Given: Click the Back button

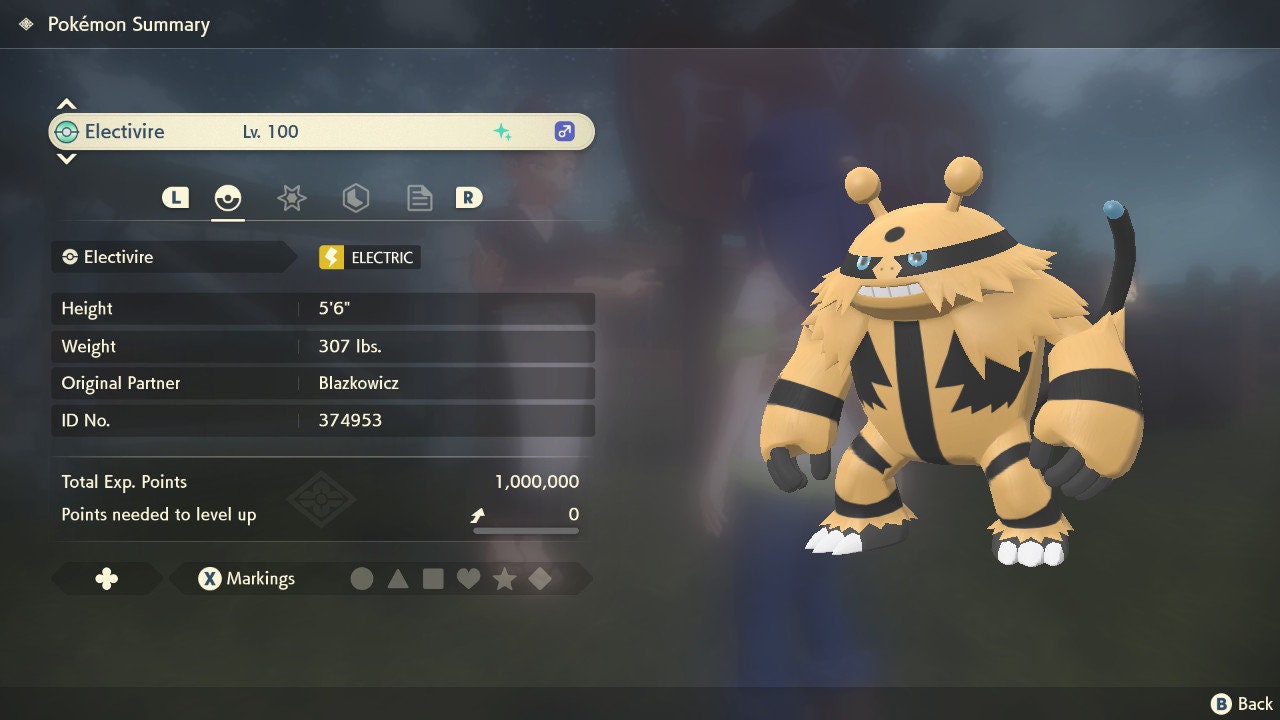Looking at the screenshot, I should coord(1242,704).
